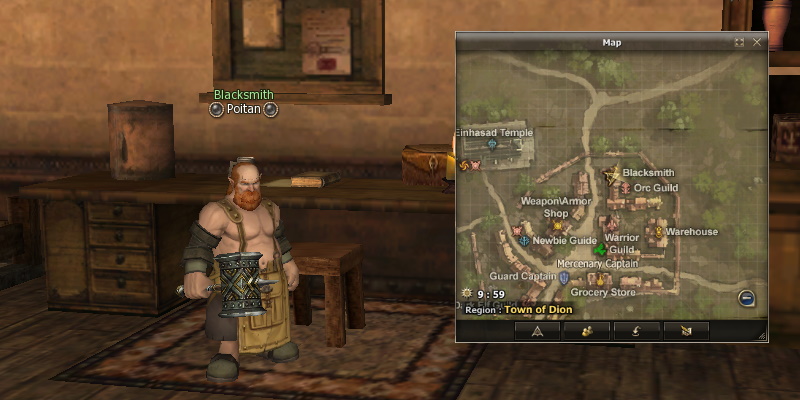Select the Guard Captain shield marker
This screenshot has width=800, height=400.
click(x=564, y=277)
